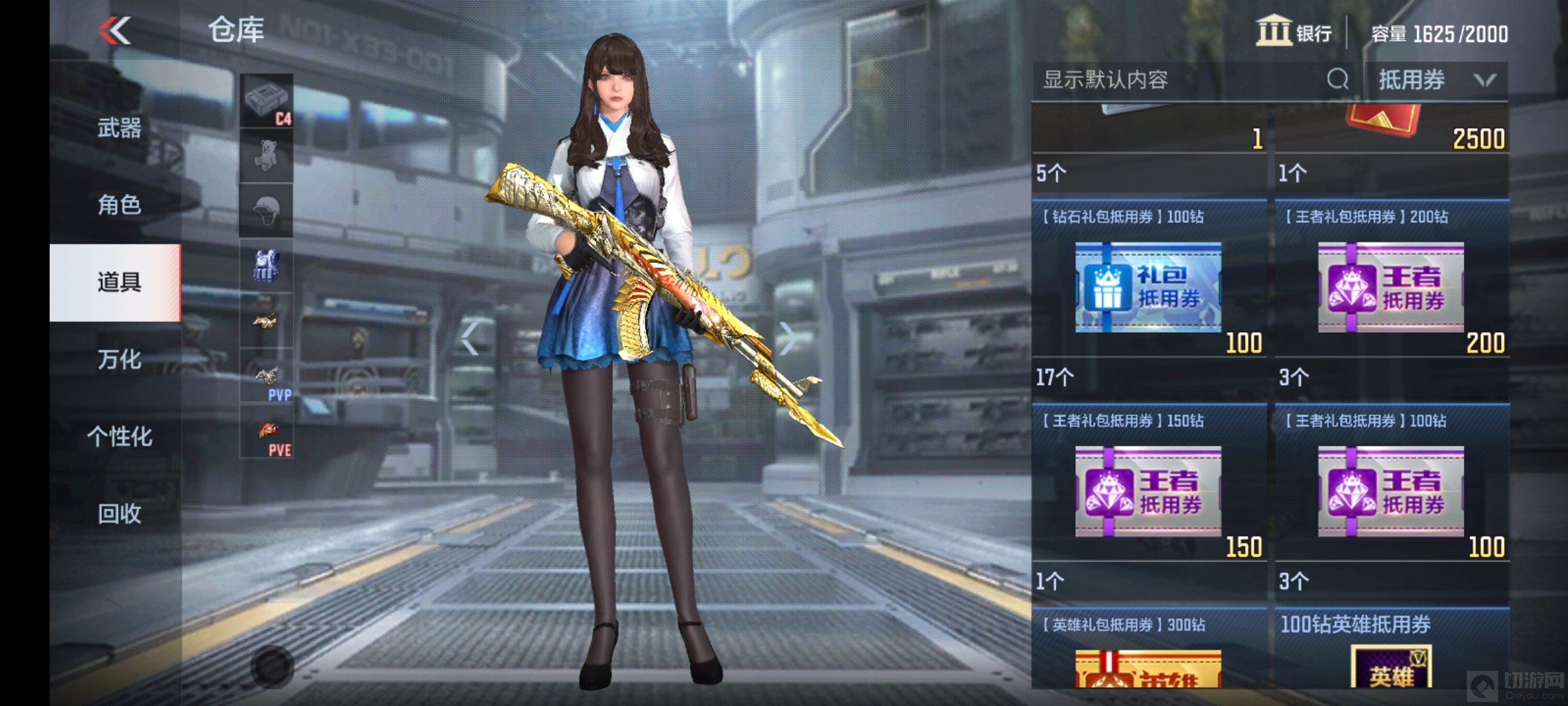Screen dimensions: 1568x706
Task: Select the 道具 tab
Action: [119, 282]
